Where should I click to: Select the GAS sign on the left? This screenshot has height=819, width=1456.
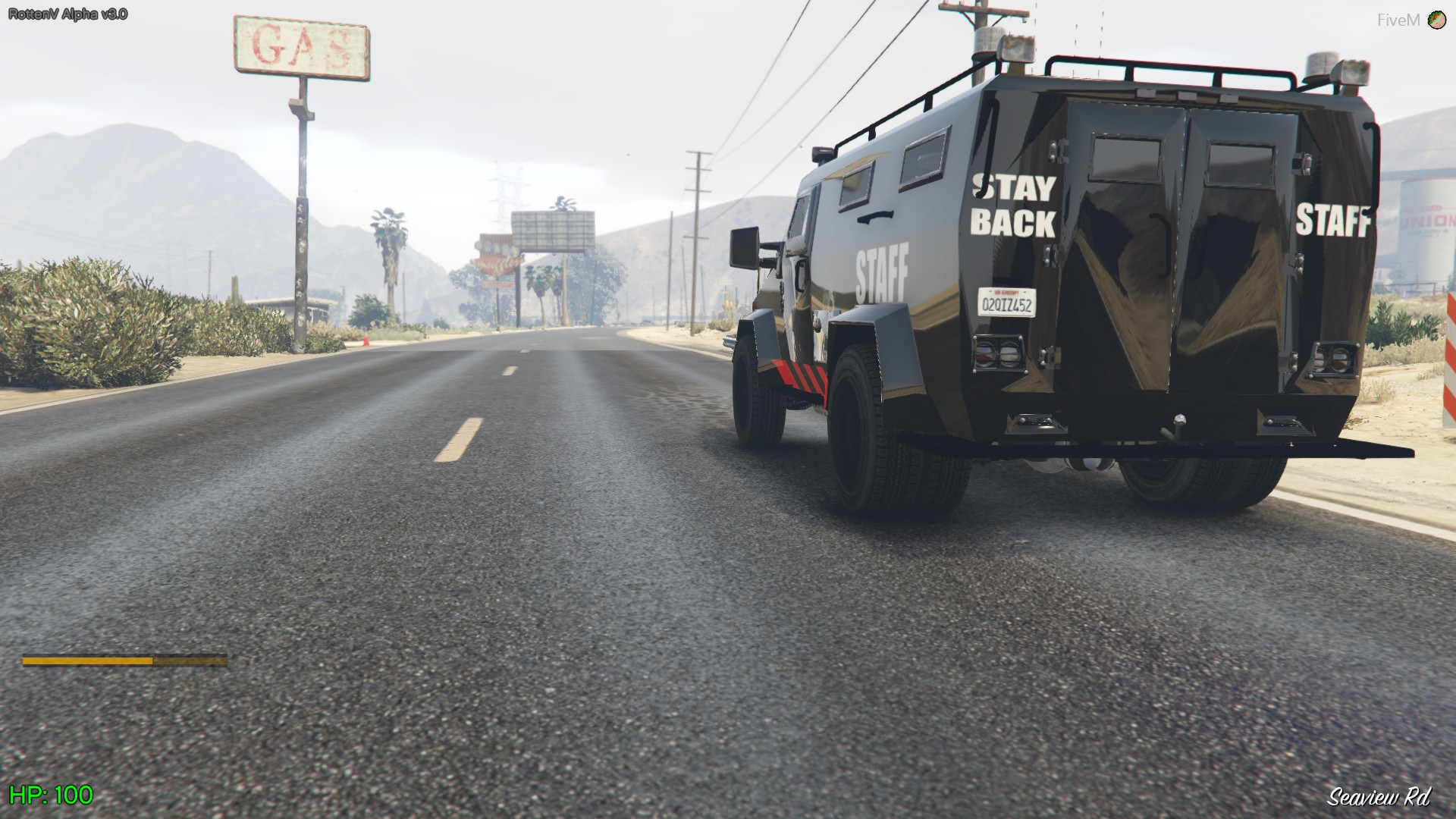coord(301,47)
